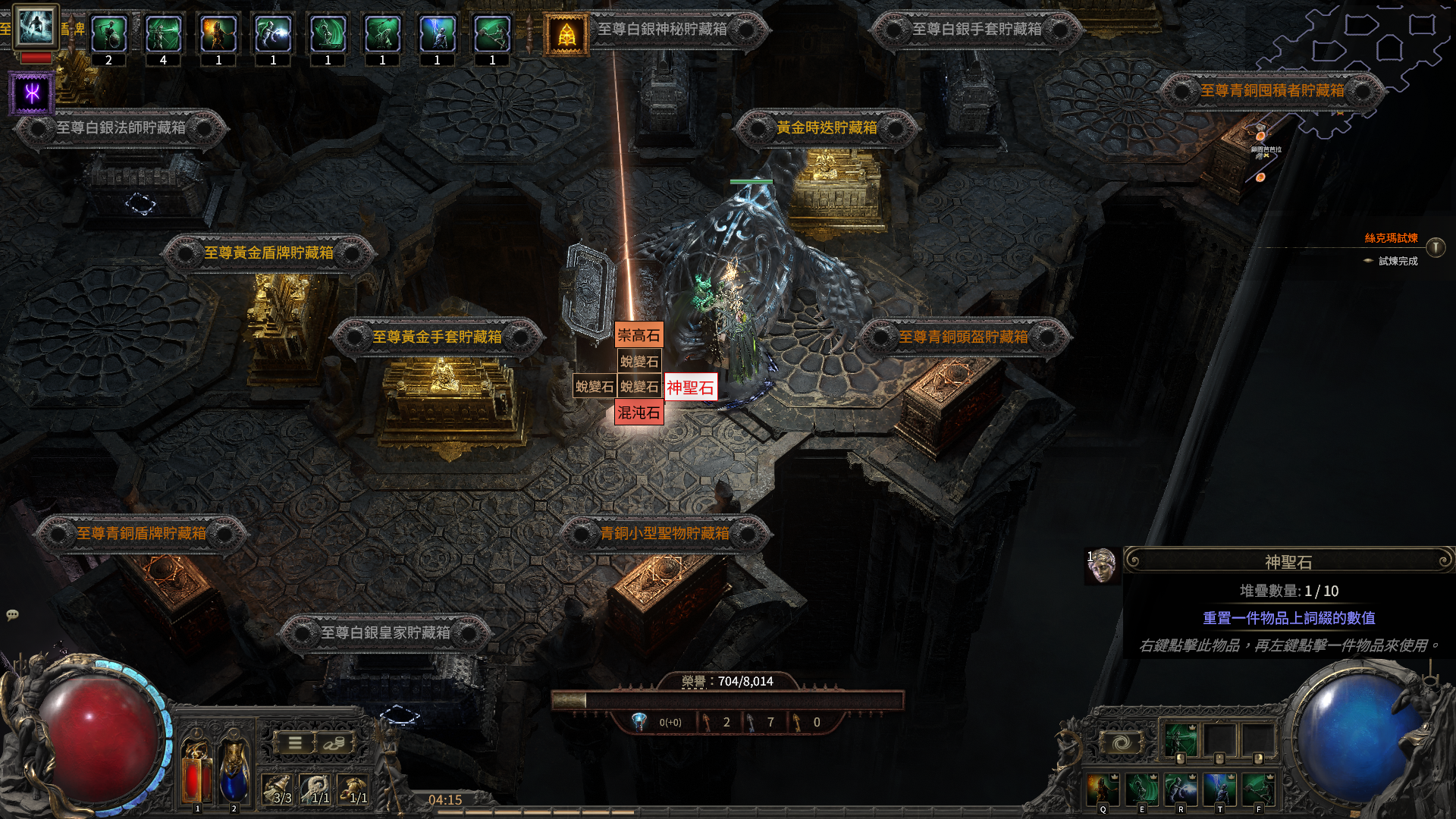Activate the swirl portal button
The height and width of the screenshot is (819, 1456).
(x=1122, y=742)
